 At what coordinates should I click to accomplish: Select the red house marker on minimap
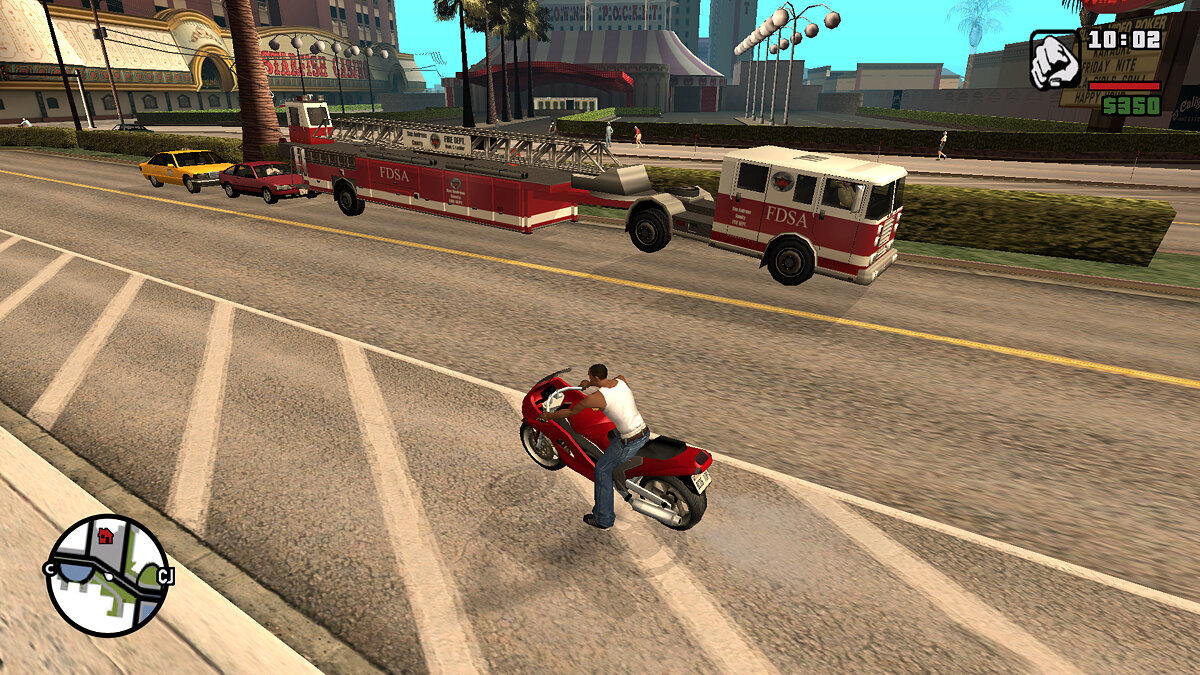pos(106,536)
